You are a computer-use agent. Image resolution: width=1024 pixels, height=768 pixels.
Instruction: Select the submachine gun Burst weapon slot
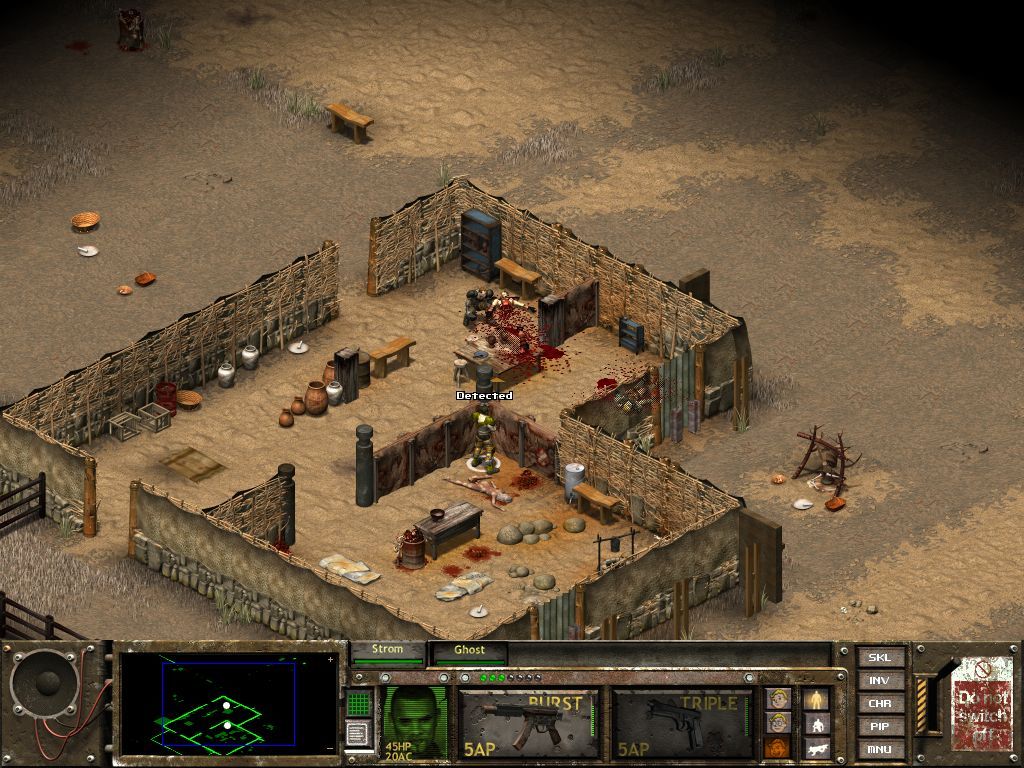[529, 722]
